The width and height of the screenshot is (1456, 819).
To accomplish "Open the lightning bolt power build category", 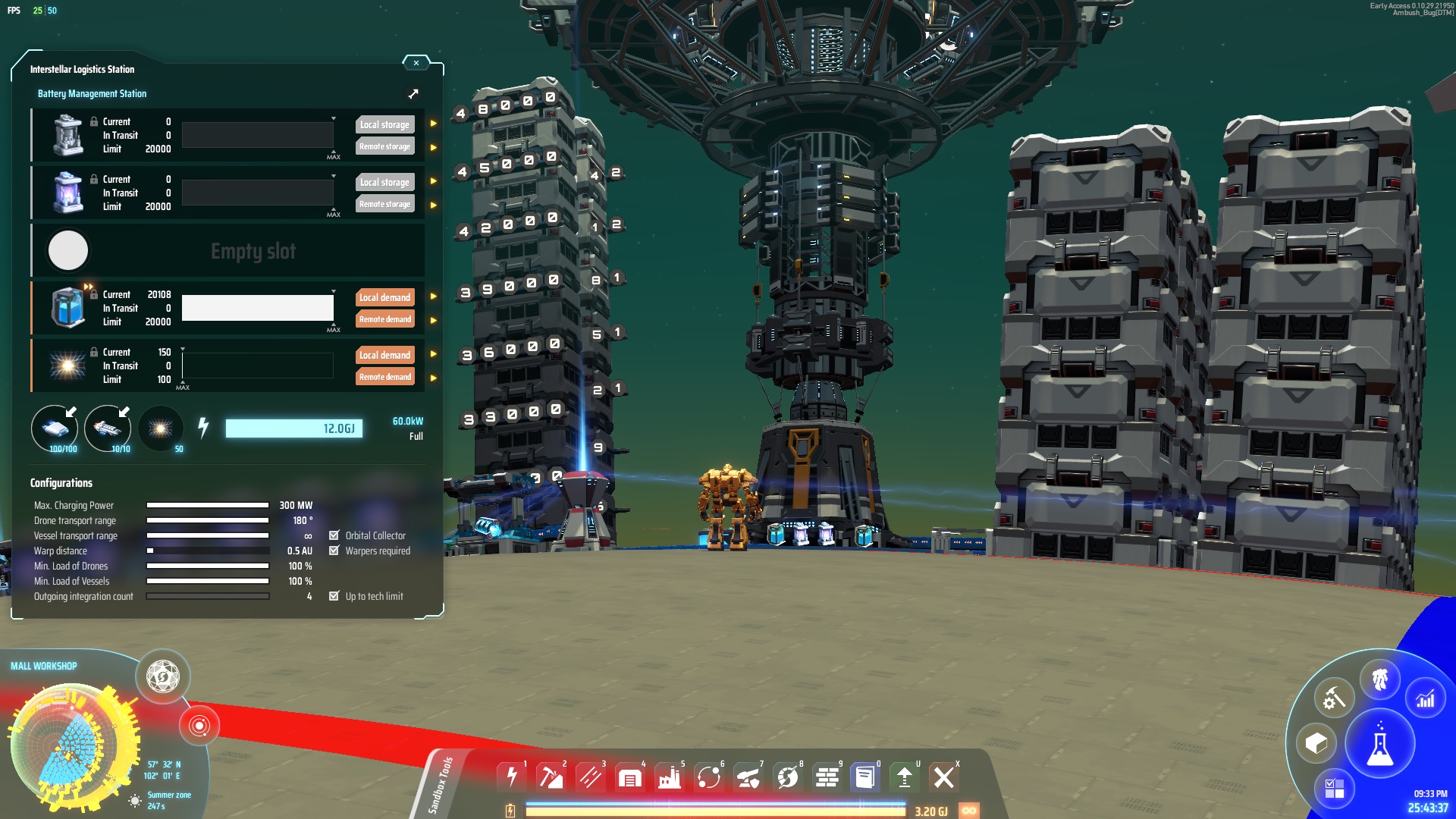I will pos(512,777).
